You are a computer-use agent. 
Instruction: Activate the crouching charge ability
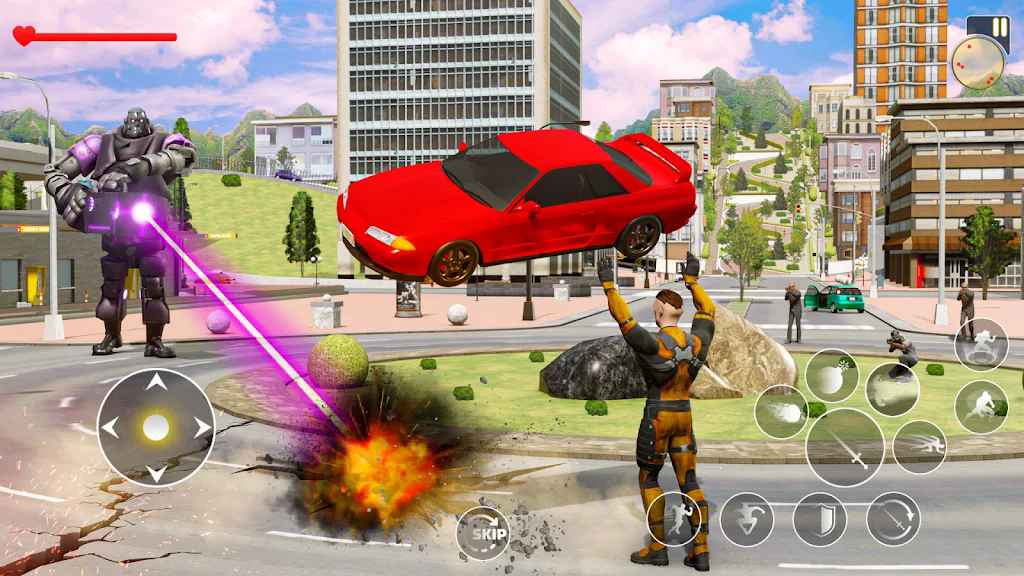[981, 407]
